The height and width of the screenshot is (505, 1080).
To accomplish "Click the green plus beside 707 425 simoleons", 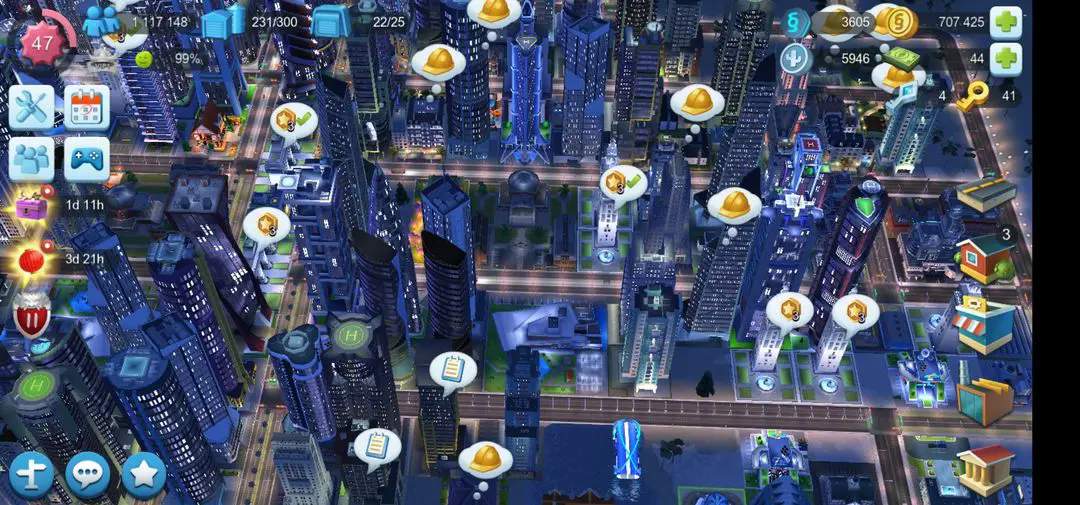I will point(1005,21).
